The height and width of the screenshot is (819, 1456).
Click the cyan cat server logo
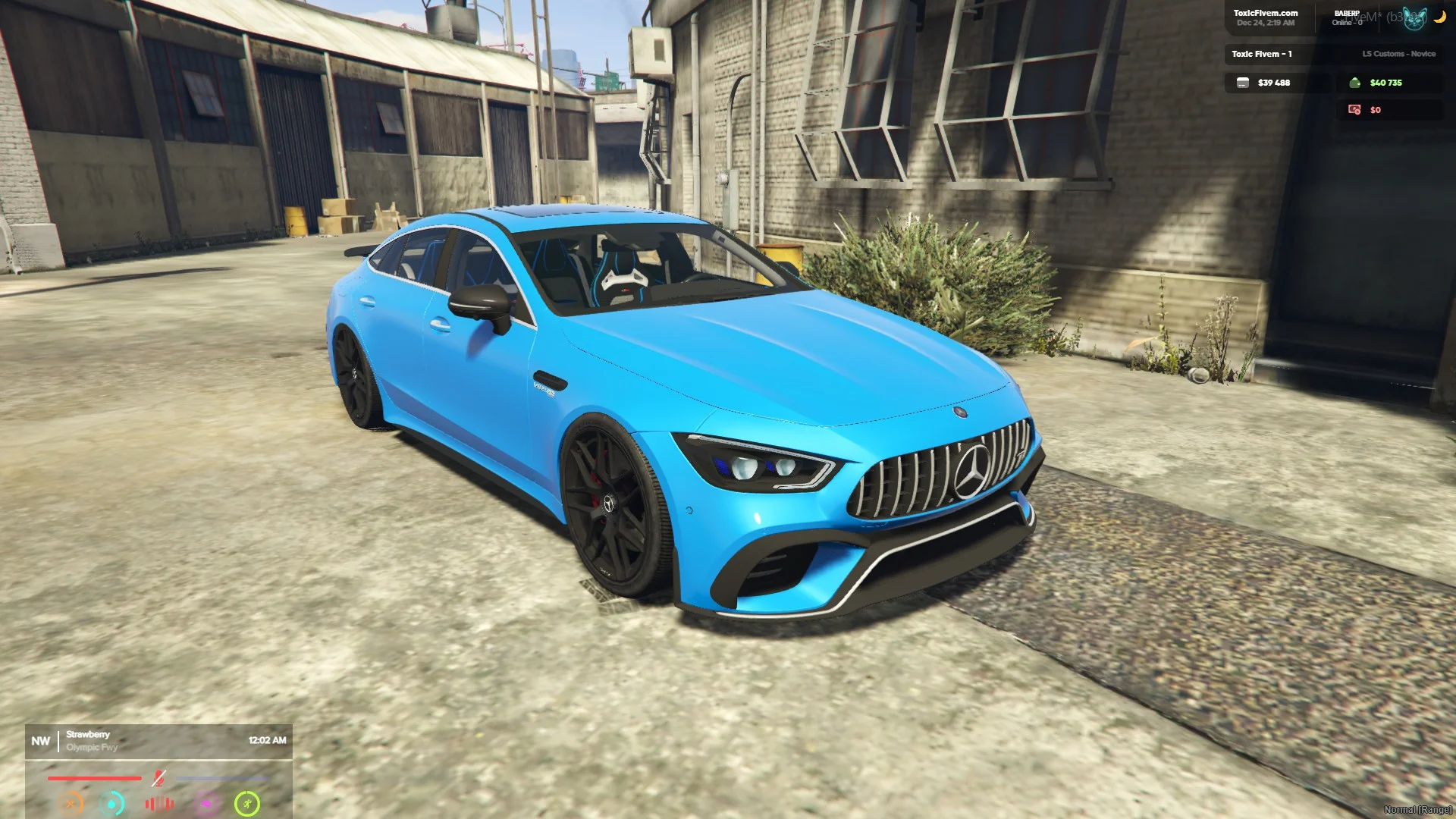[1414, 19]
